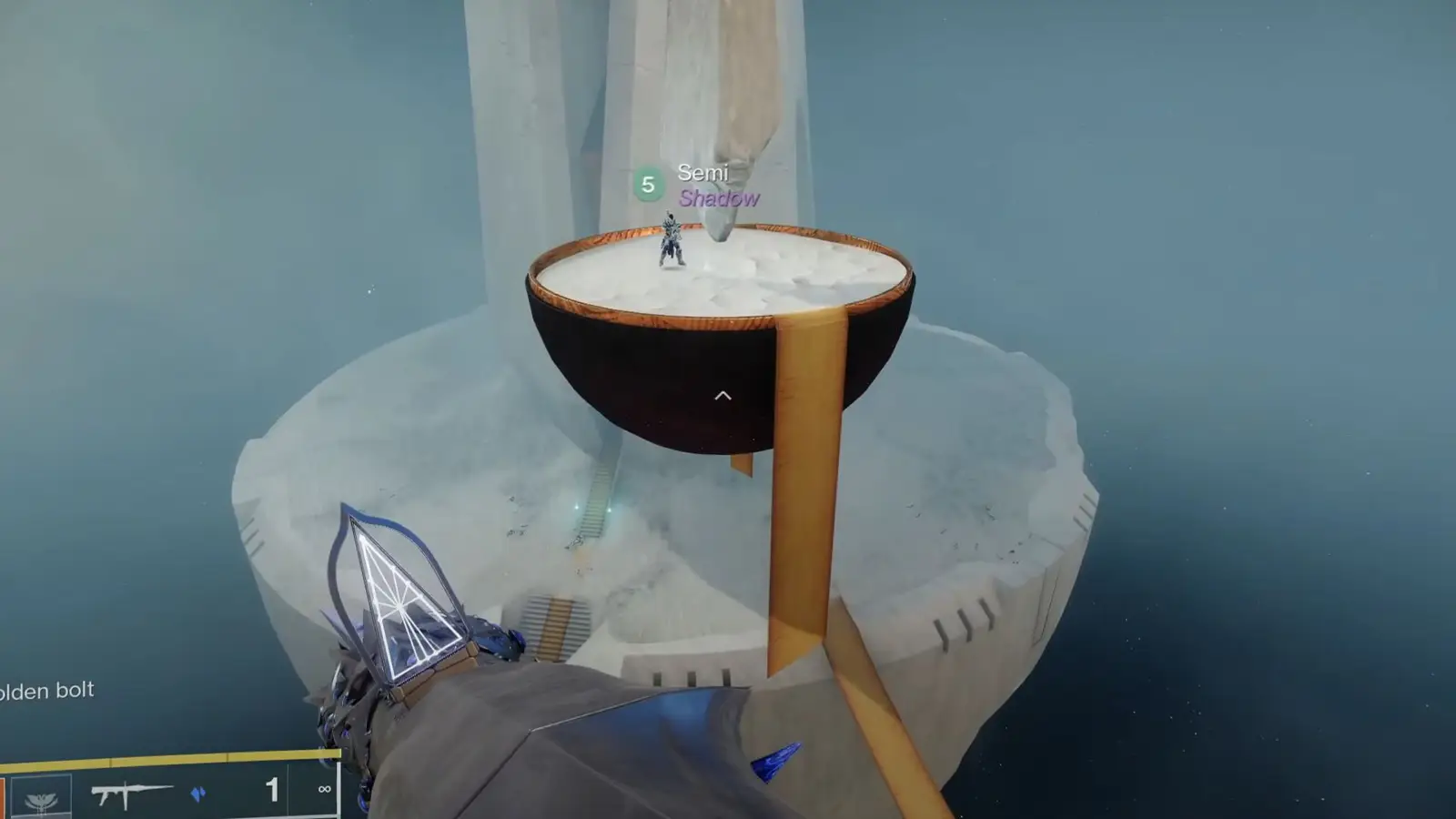This screenshot has height=819, width=1456.
Task: Click the Semi Shadow player nameplate
Action: [x=718, y=186]
